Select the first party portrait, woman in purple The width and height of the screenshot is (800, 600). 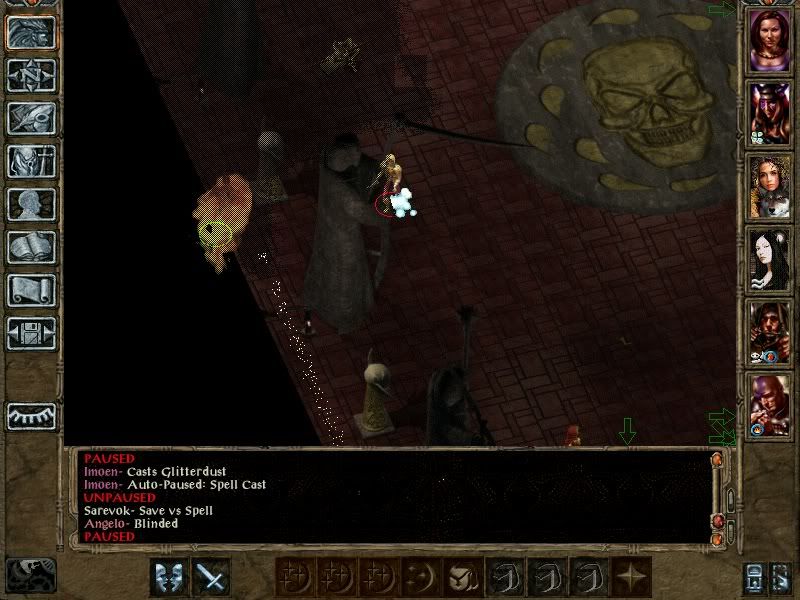click(x=770, y=39)
